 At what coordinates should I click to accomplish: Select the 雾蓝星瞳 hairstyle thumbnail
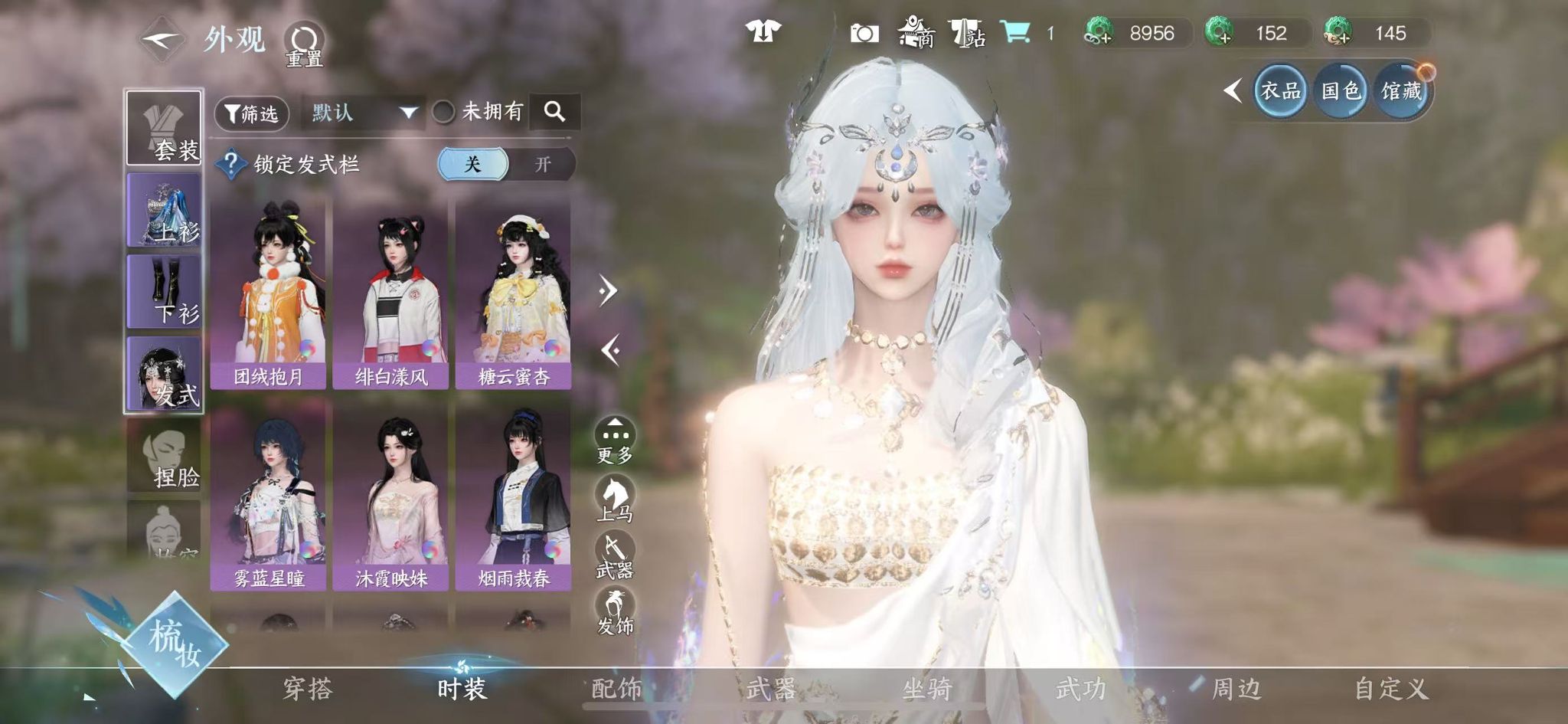[x=268, y=496]
